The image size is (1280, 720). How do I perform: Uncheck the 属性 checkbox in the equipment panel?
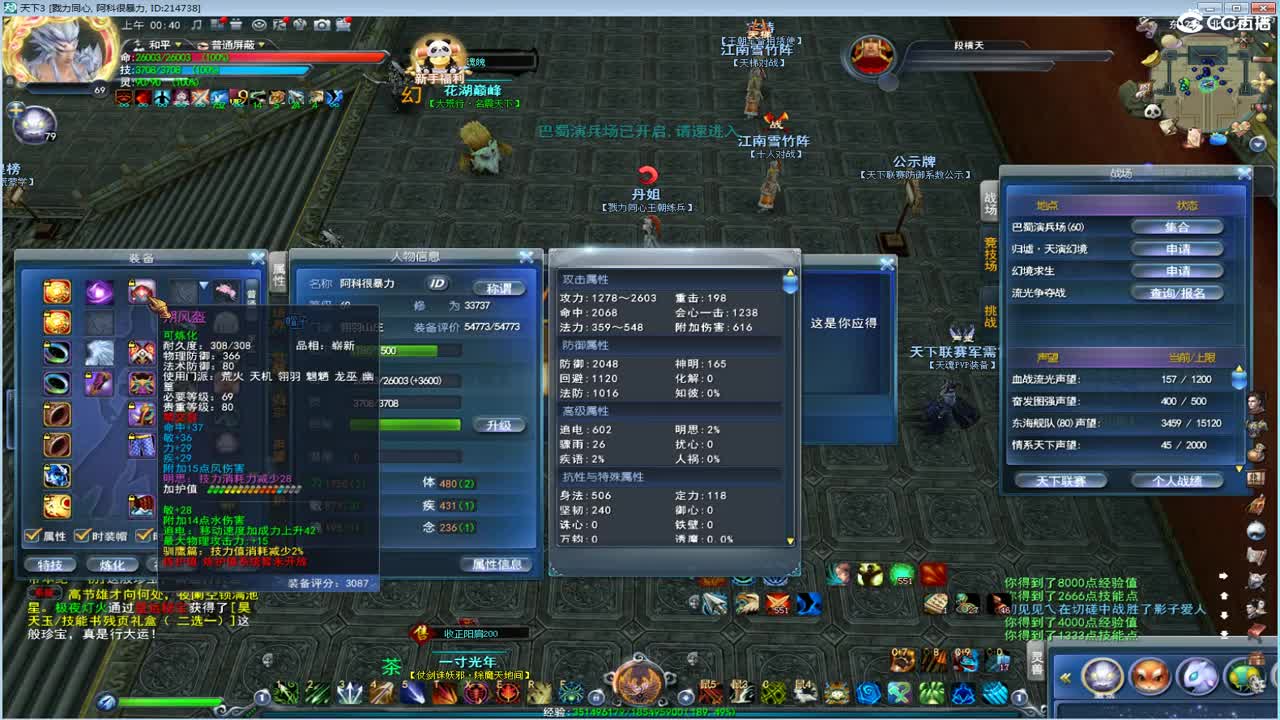coord(33,534)
